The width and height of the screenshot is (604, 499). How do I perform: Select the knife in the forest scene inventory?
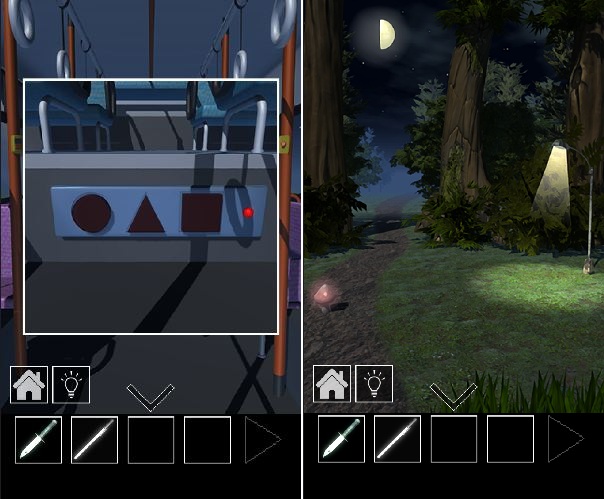pos(342,440)
